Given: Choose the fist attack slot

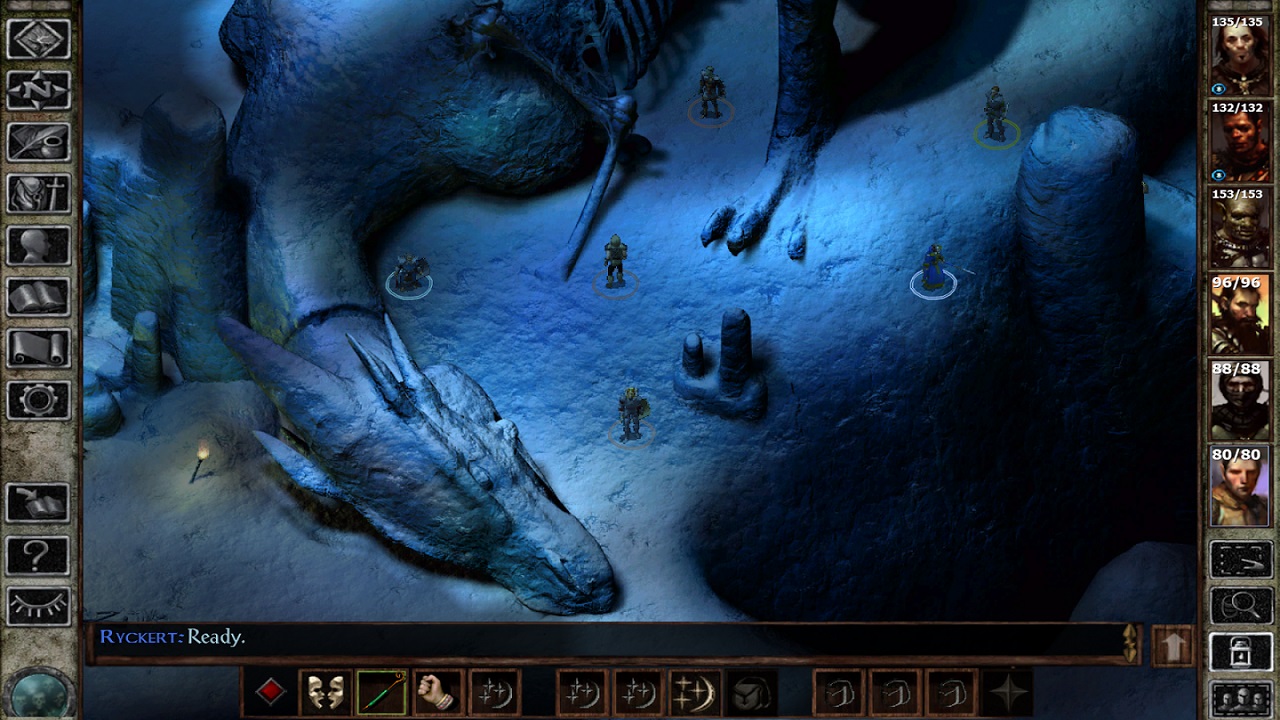Looking at the screenshot, I should [x=437, y=692].
